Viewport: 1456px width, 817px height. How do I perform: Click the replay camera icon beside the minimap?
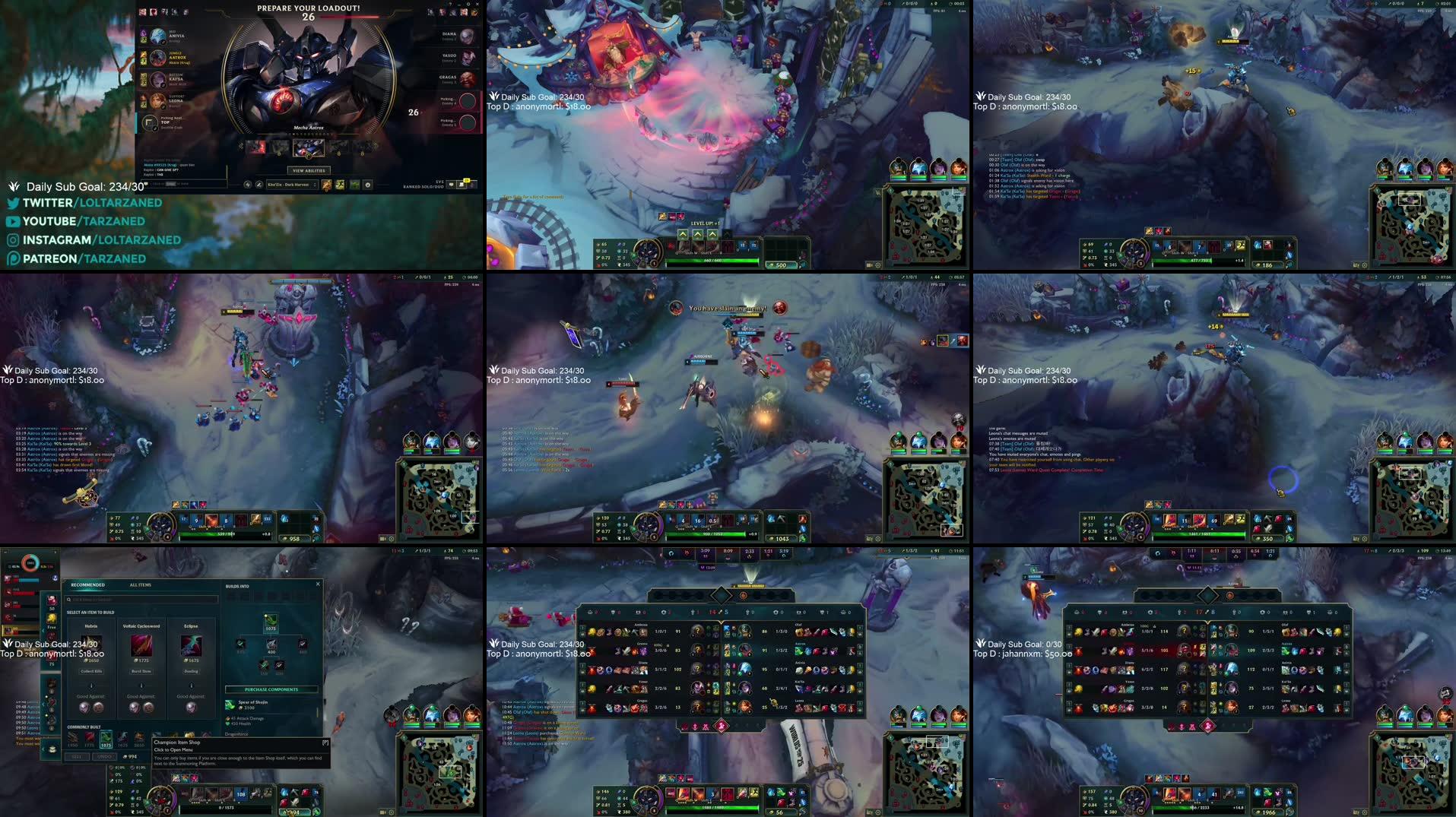coord(869,265)
